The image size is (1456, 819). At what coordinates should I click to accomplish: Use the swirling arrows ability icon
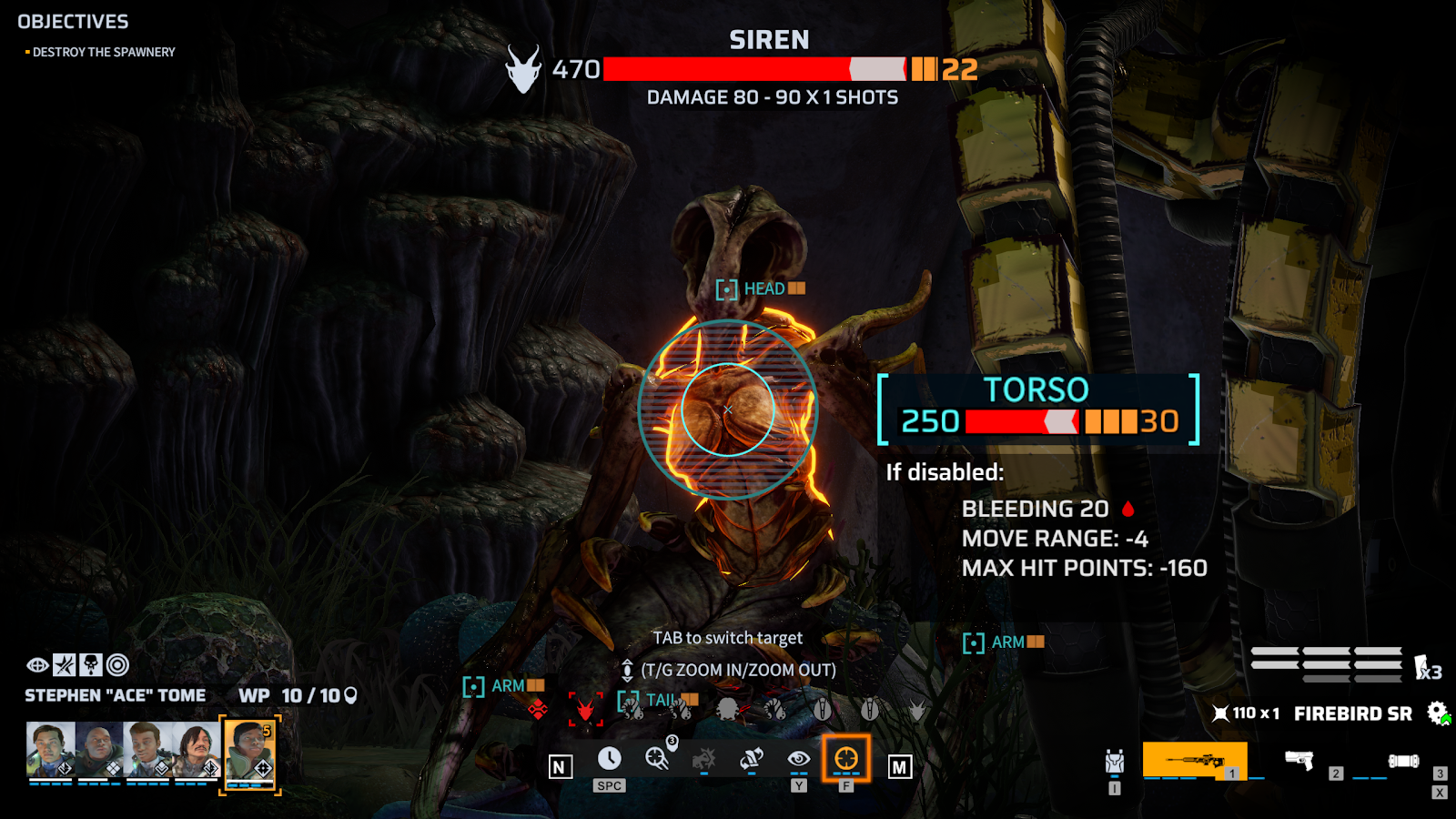751,758
